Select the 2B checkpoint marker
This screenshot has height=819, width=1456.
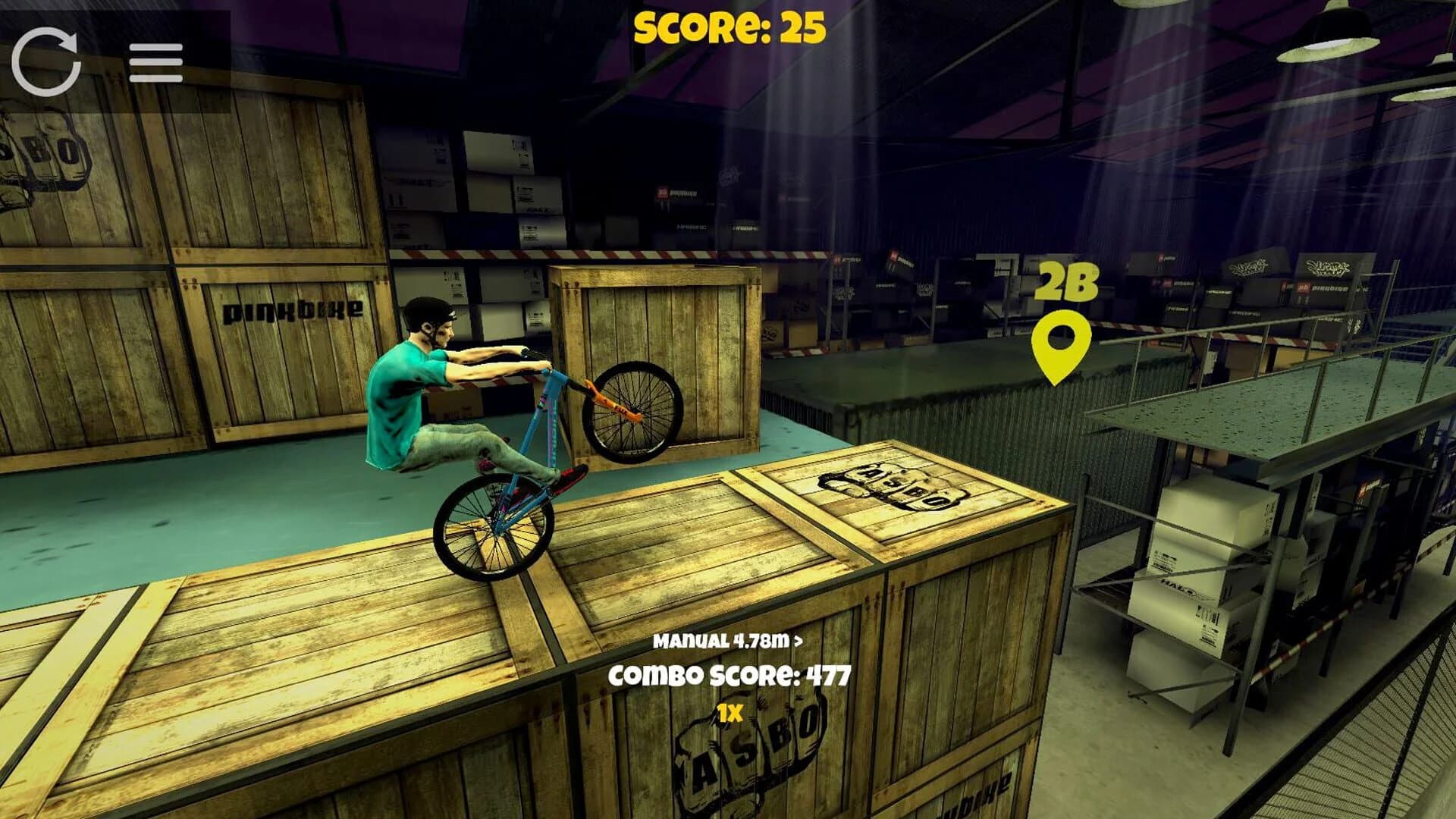[x=1060, y=345]
